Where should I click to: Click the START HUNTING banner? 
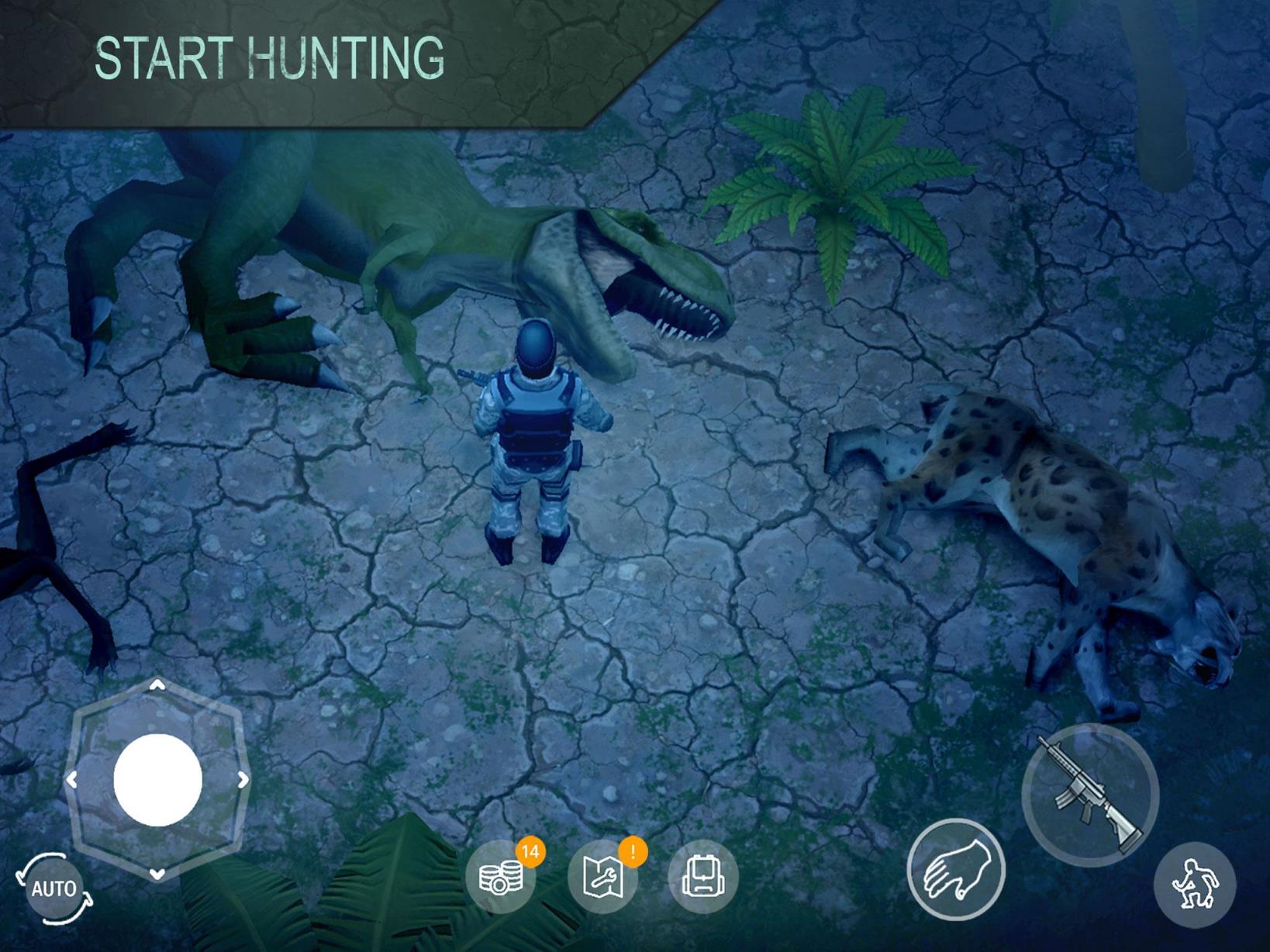[269, 56]
